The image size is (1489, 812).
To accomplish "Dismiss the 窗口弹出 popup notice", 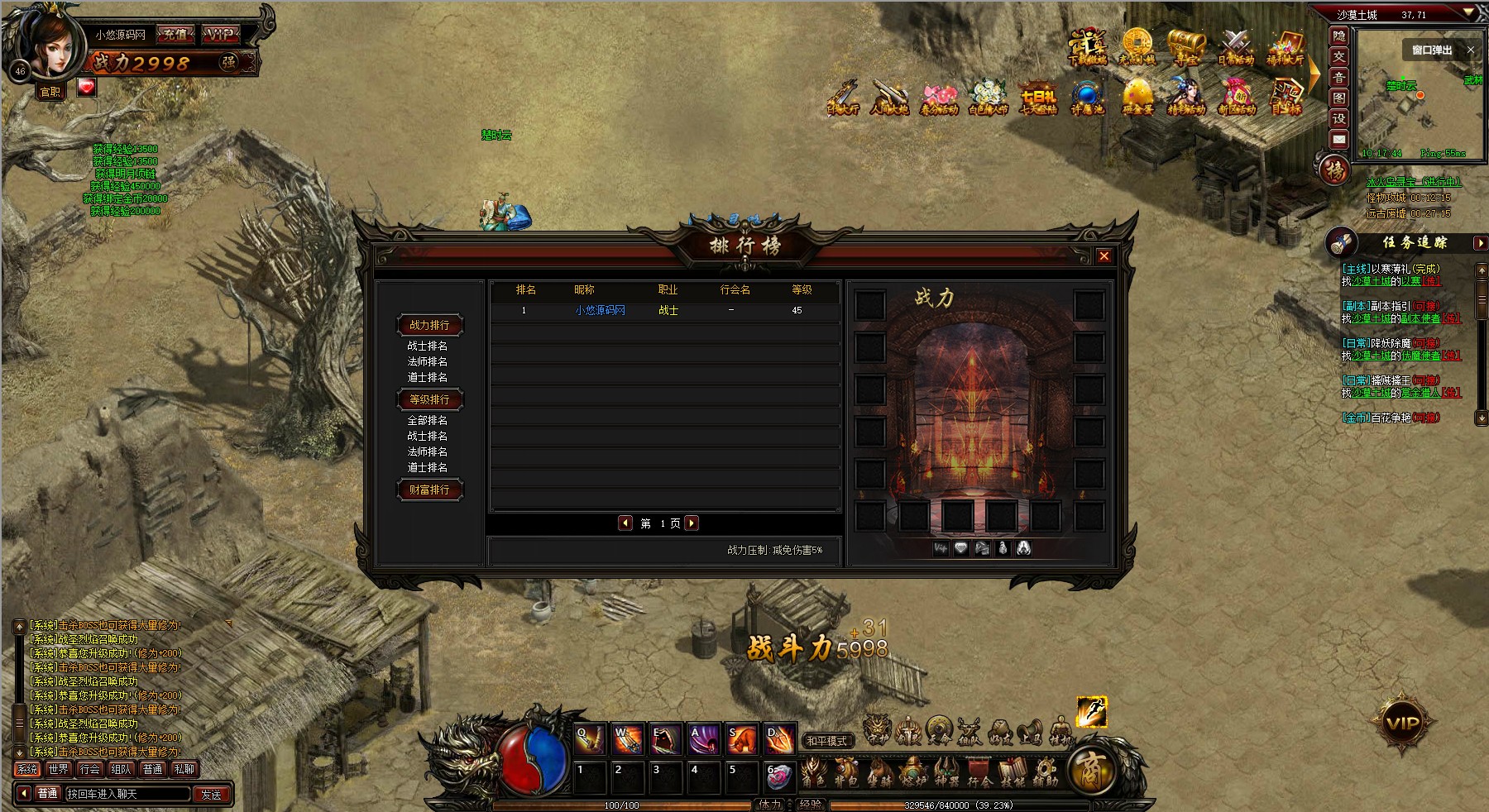I will click(1470, 50).
